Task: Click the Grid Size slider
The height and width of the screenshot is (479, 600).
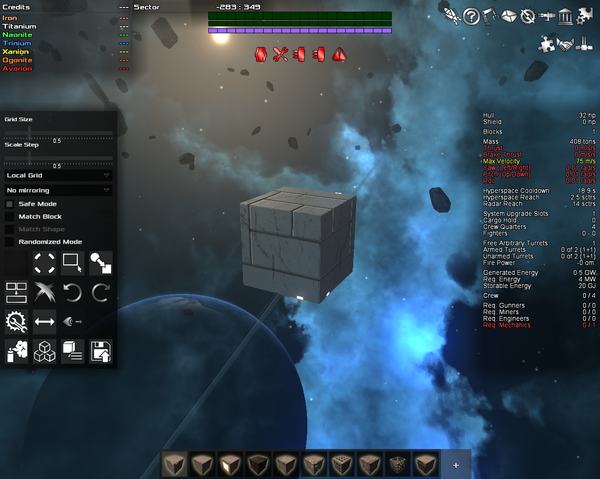Action: point(57,130)
